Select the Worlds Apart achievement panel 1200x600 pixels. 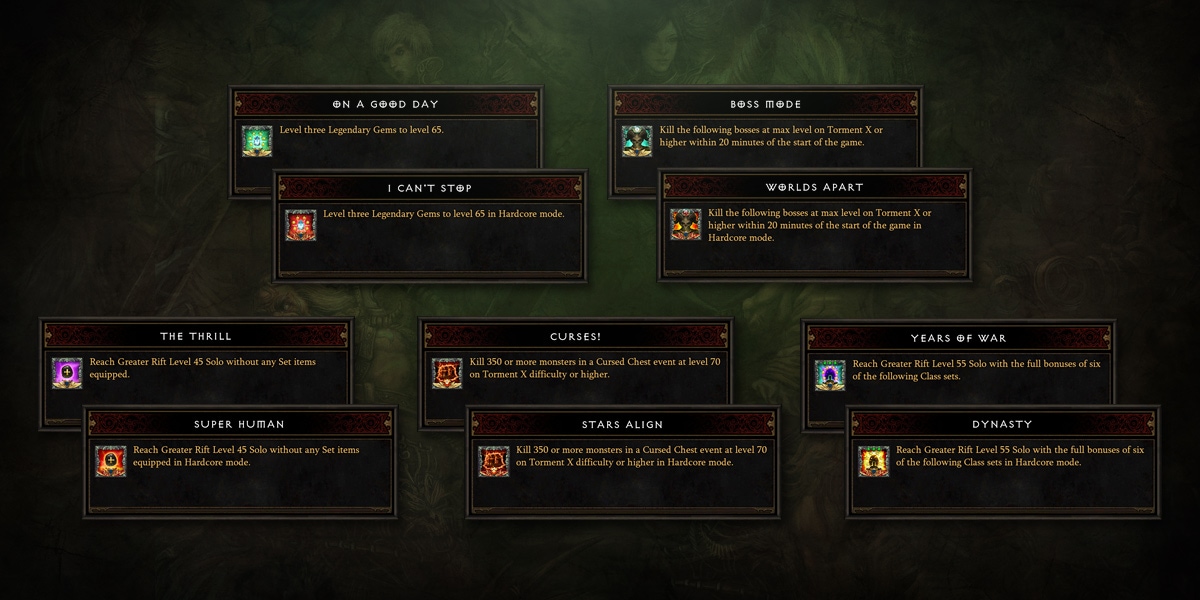tap(814, 187)
